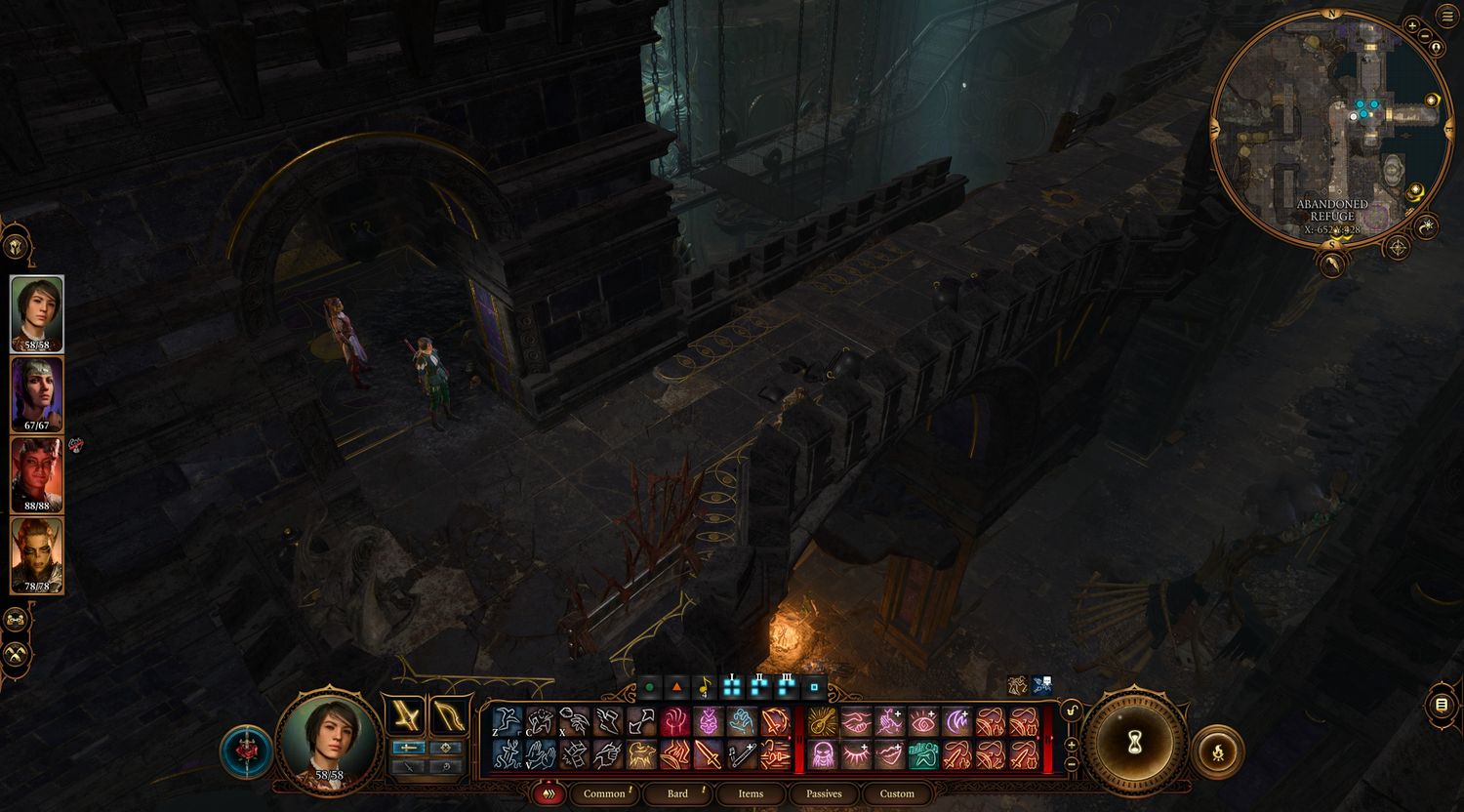Switch to the Common hotbar tab

[x=604, y=793]
